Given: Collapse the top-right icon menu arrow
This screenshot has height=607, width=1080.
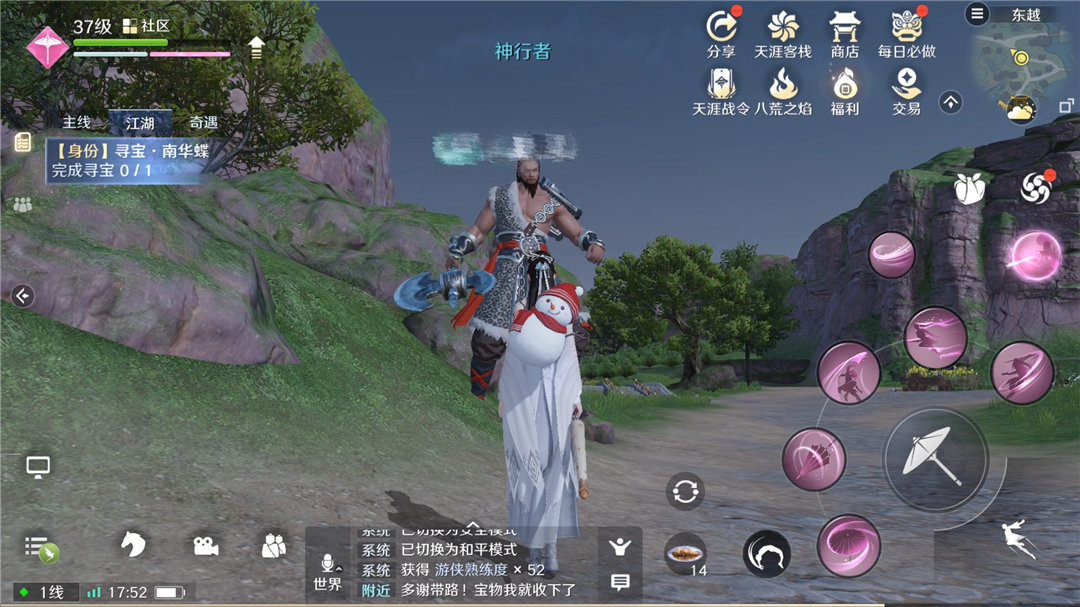Looking at the screenshot, I should pos(950,101).
